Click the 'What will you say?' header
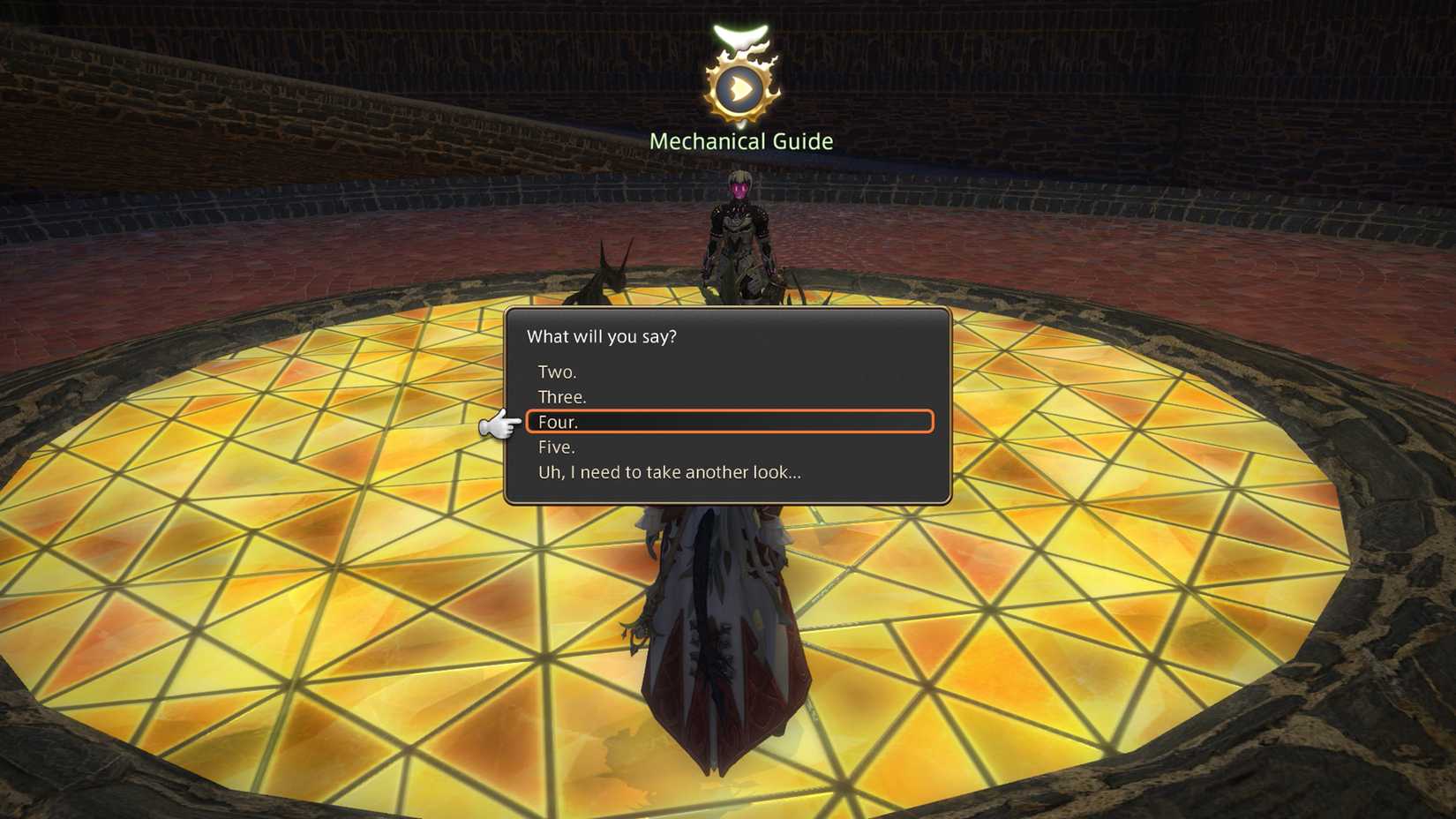This screenshot has width=1456, height=819. point(601,336)
